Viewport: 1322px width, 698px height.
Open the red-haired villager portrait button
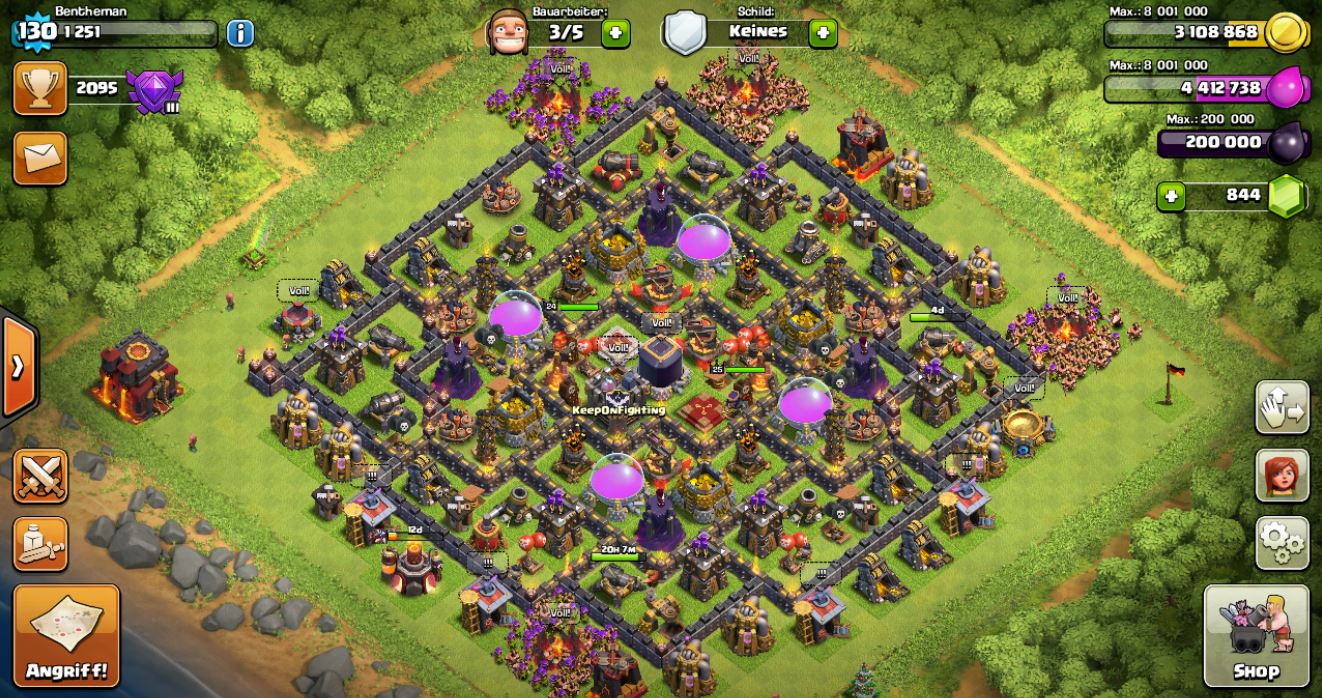click(x=1282, y=475)
